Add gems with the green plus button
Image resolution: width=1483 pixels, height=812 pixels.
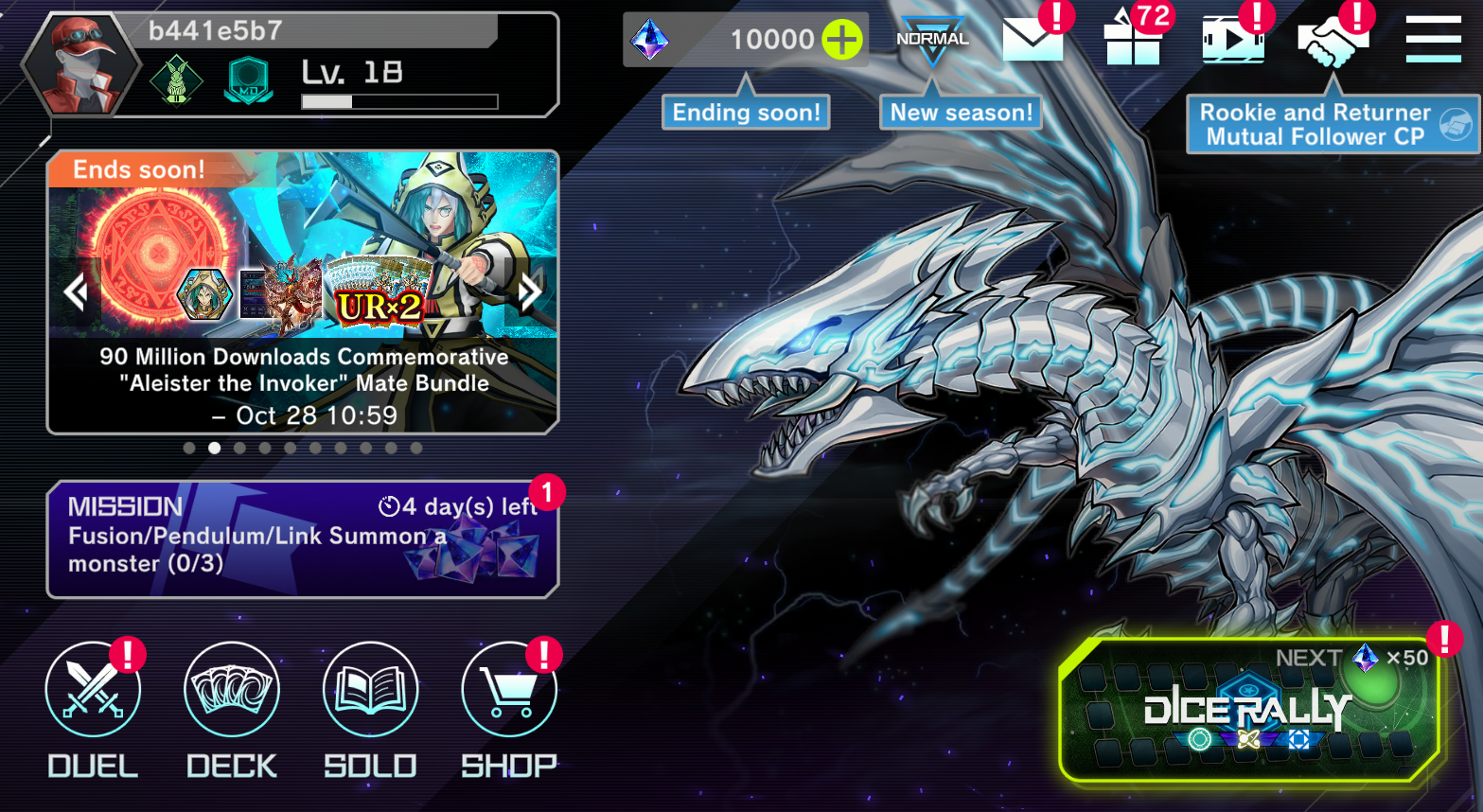[841, 40]
